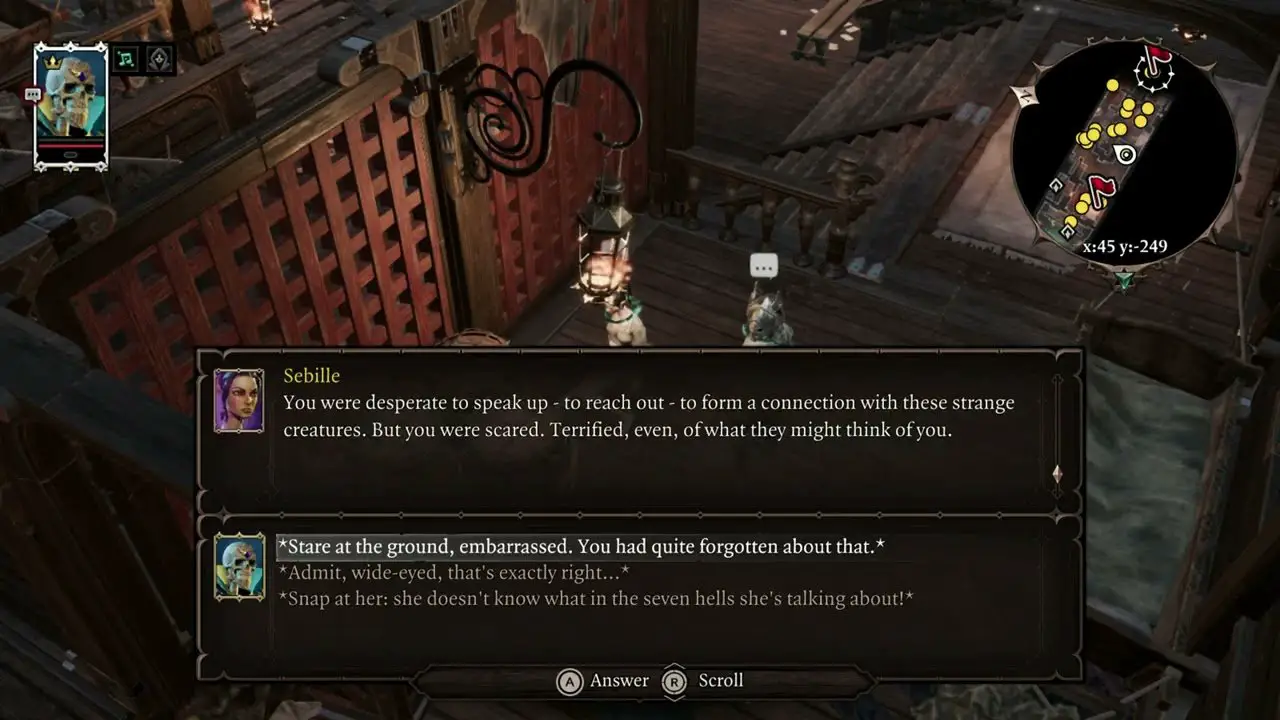Select the diamond status icon beside portrait
Screen dimensions: 1280x720
tap(160, 59)
